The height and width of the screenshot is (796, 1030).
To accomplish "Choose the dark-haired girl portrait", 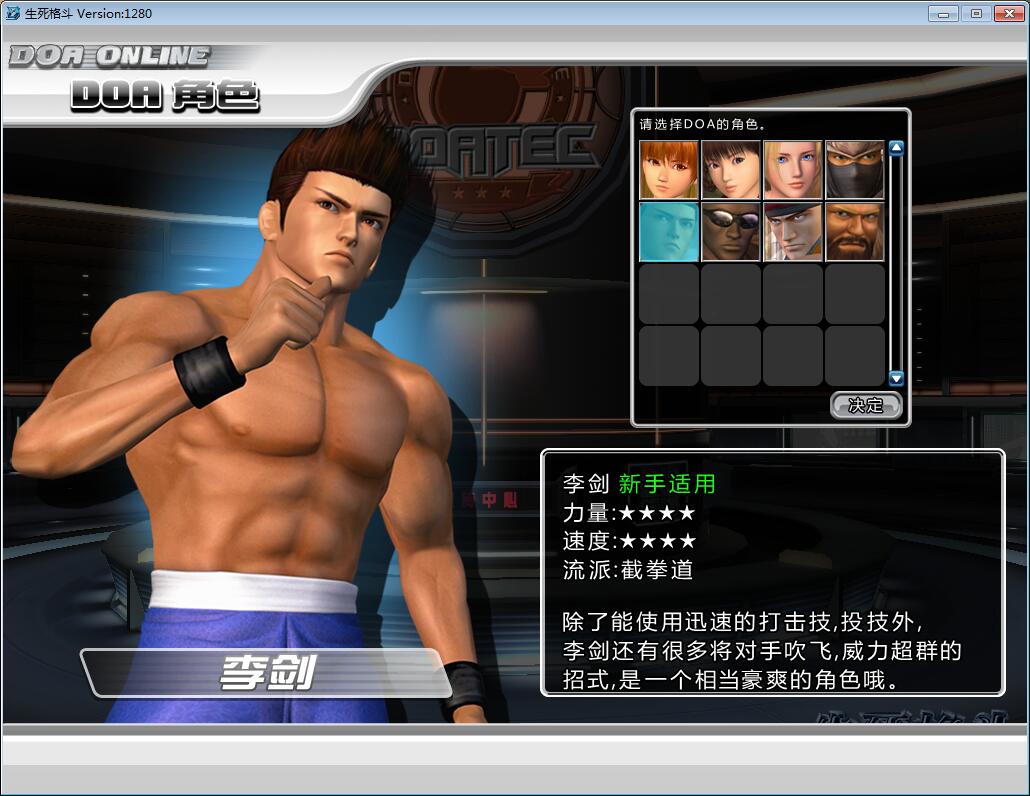I will pyautogui.click(x=731, y=170).
